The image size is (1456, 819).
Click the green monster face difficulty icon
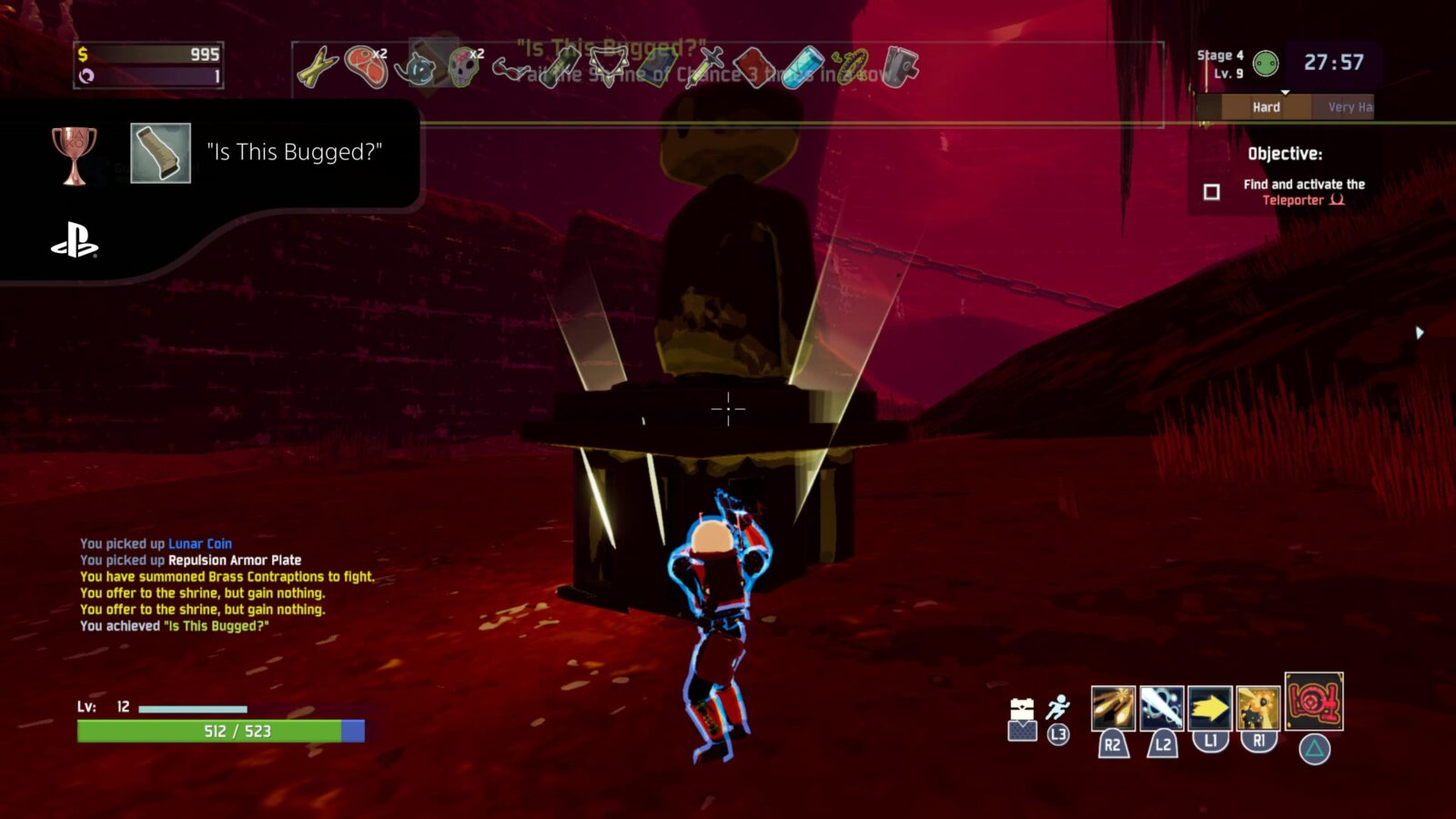point(1266,64)
